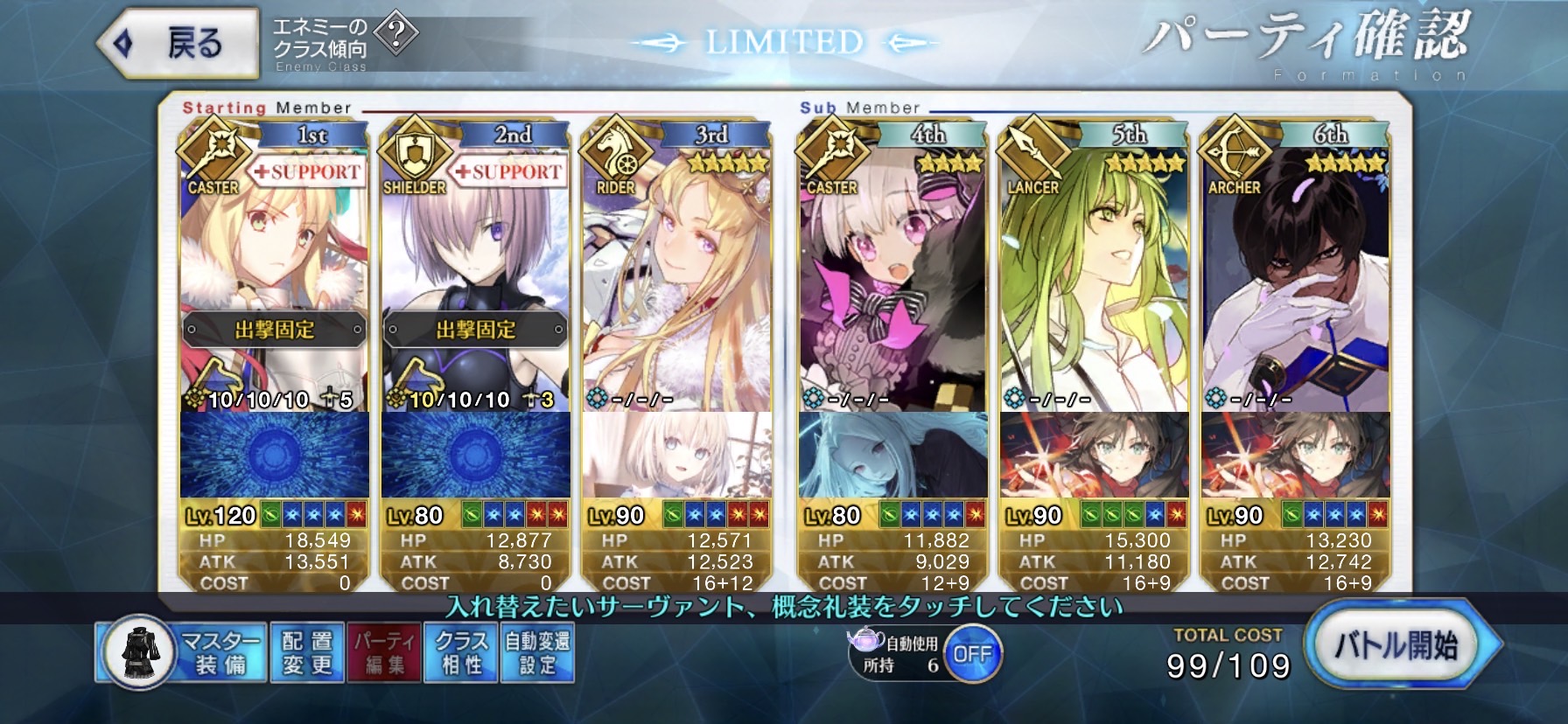Viewport: 1568px width, 724px height.
Task: Open the formation change (配置変更) button
Action: coord(307,652)
